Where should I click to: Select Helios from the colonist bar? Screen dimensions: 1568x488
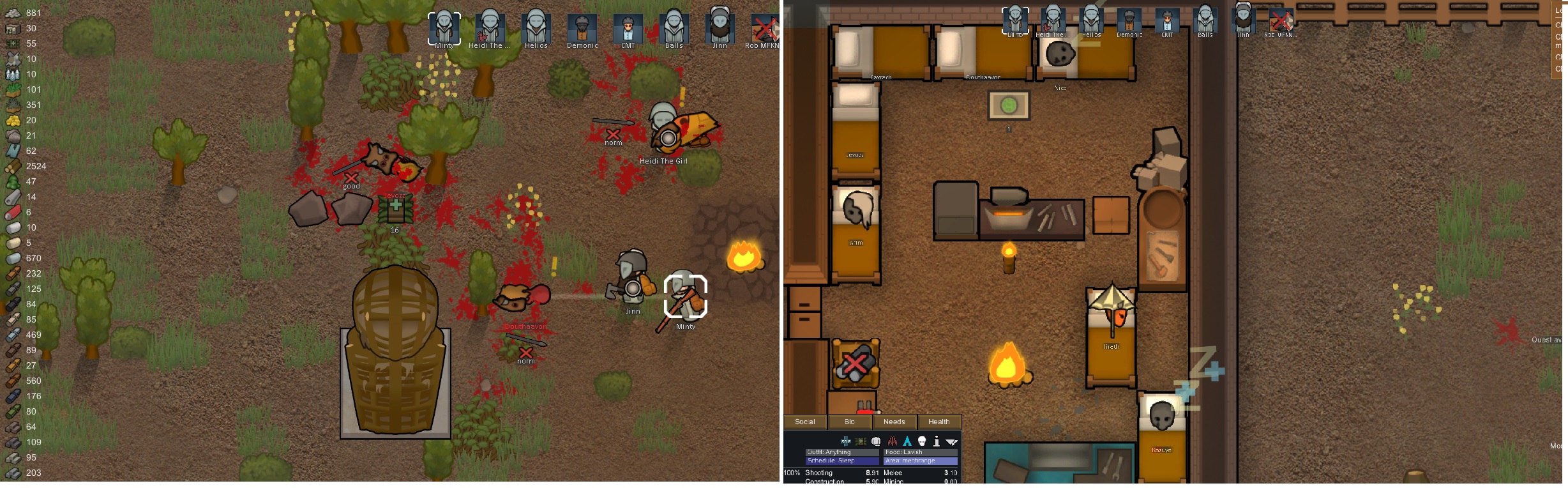click(x=536, y=29)
